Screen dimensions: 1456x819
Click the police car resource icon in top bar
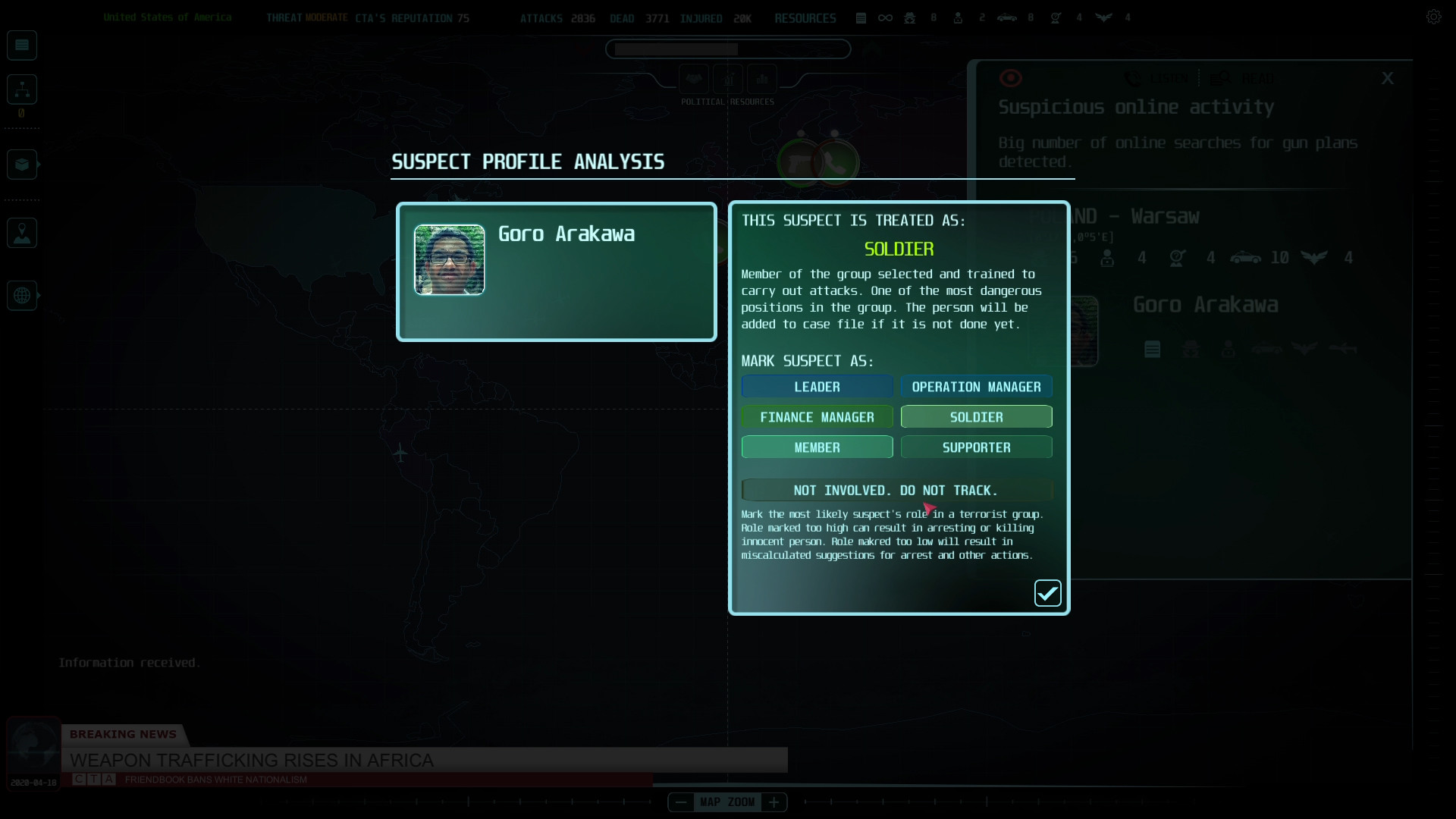click(1007, 17)
